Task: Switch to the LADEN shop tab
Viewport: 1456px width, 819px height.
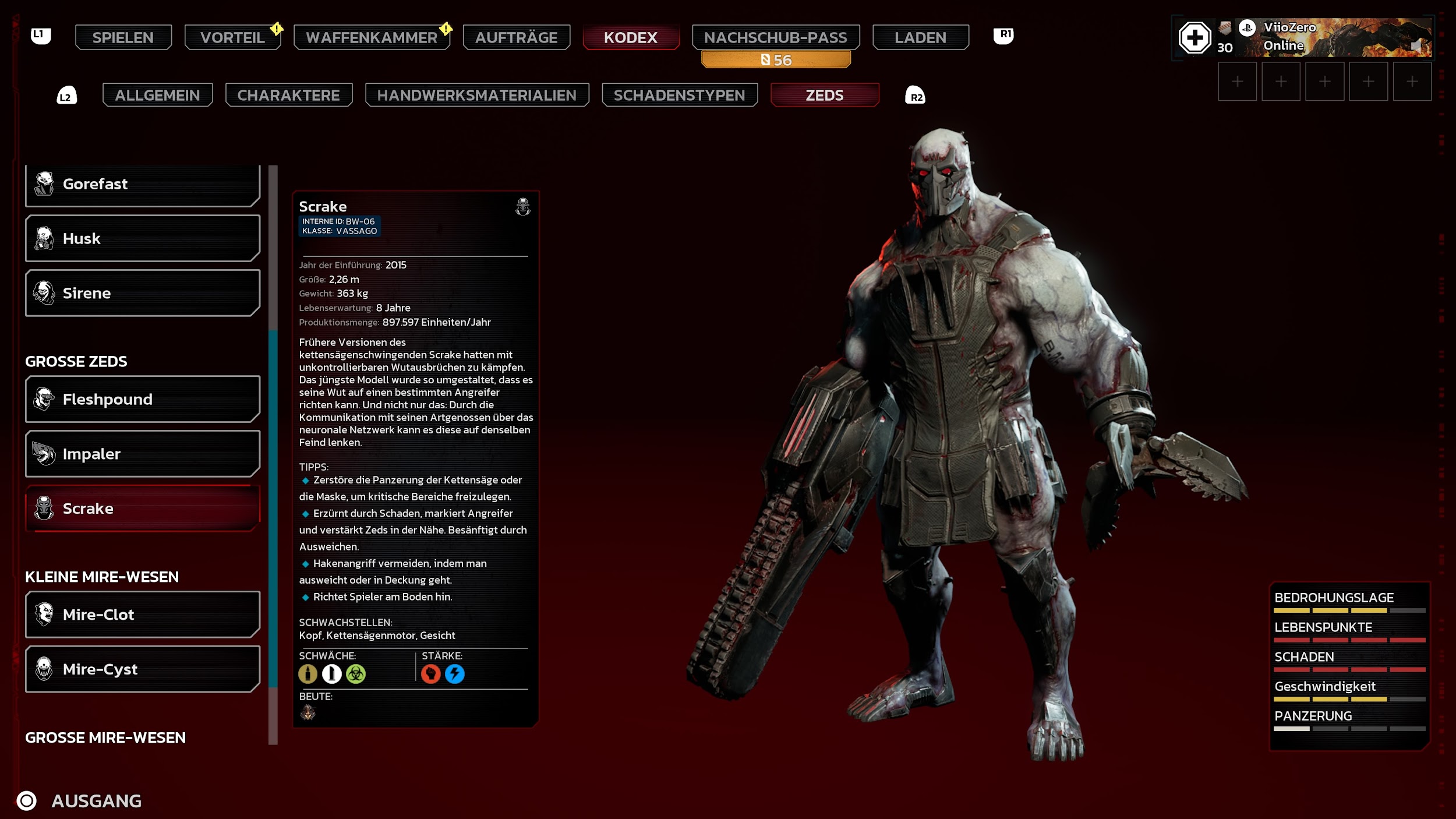Action: click(920, 37)
